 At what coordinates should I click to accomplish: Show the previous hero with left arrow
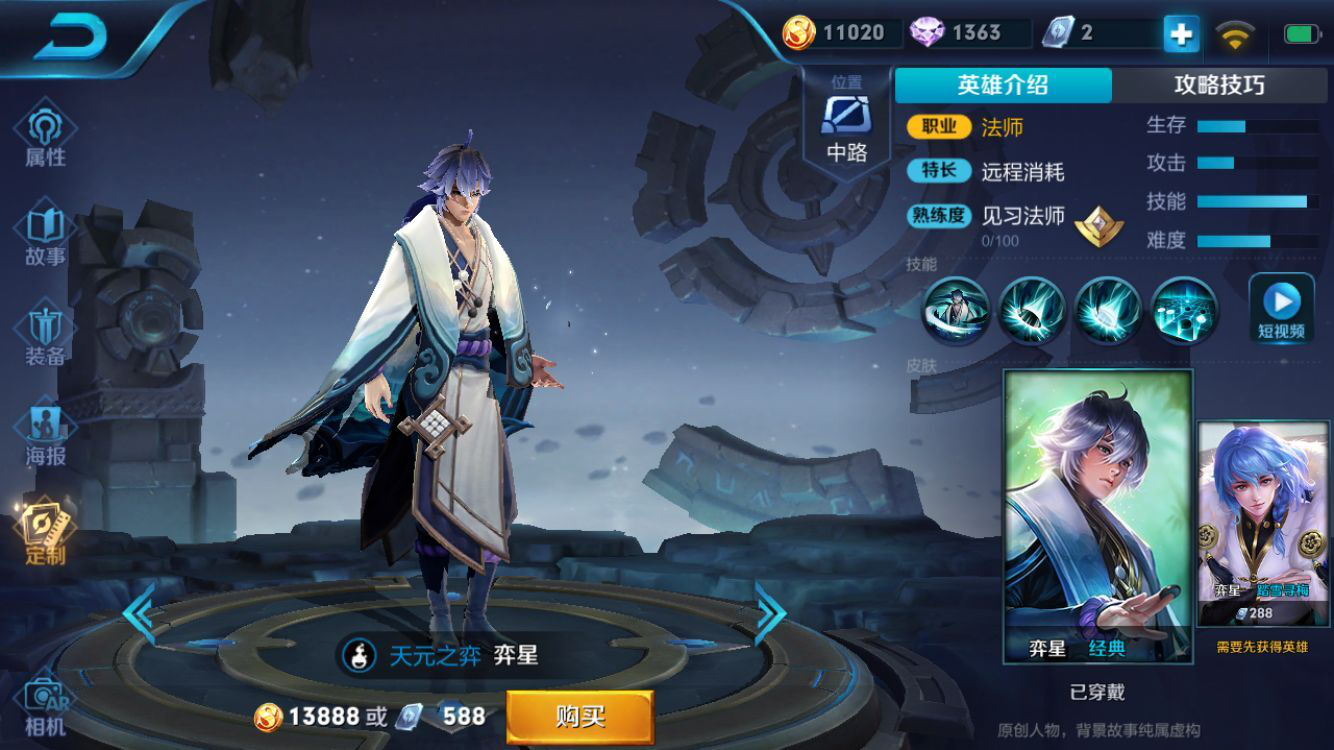coord(138,612)
